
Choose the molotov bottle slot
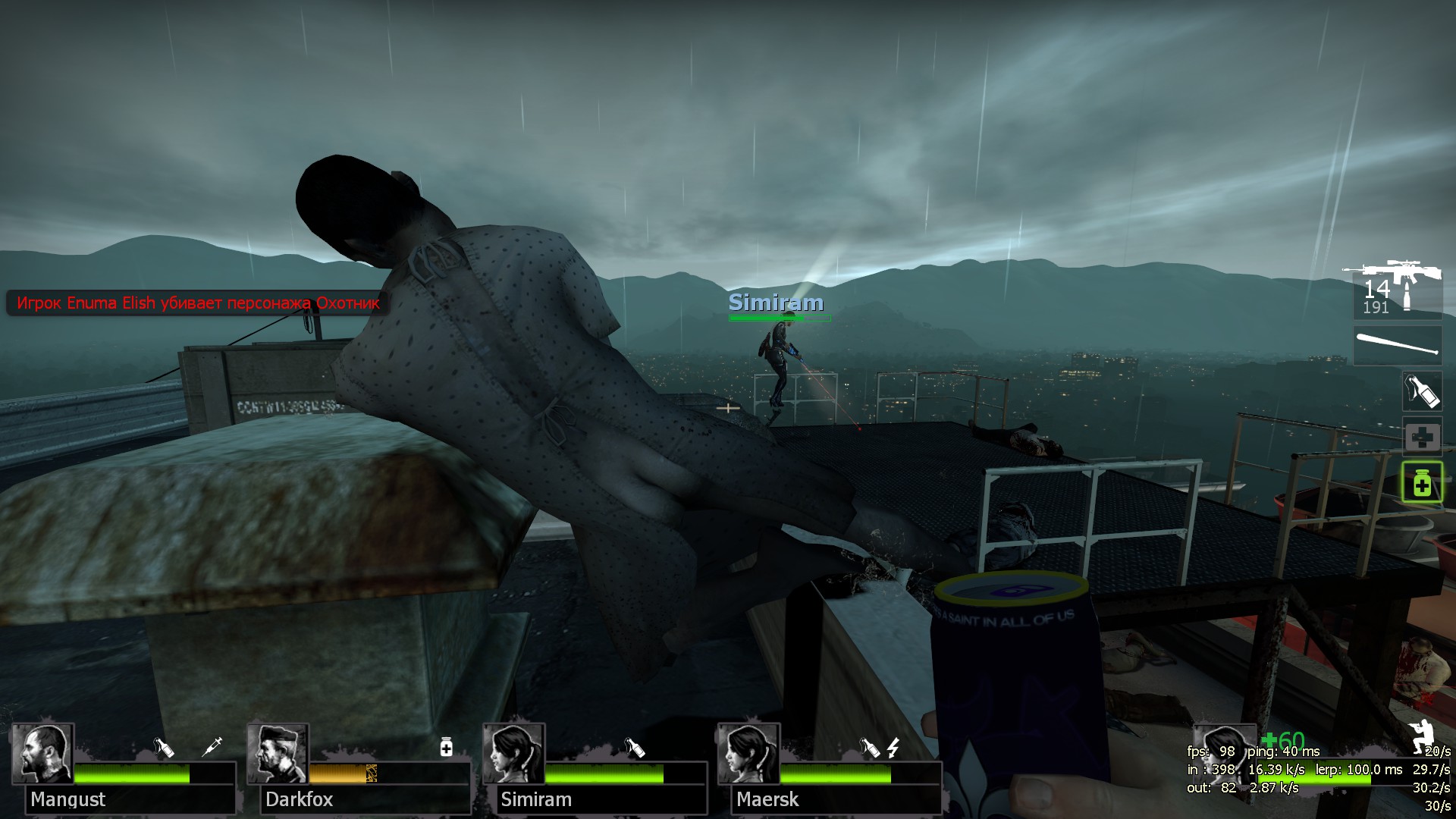click(x=1422, y=391)
